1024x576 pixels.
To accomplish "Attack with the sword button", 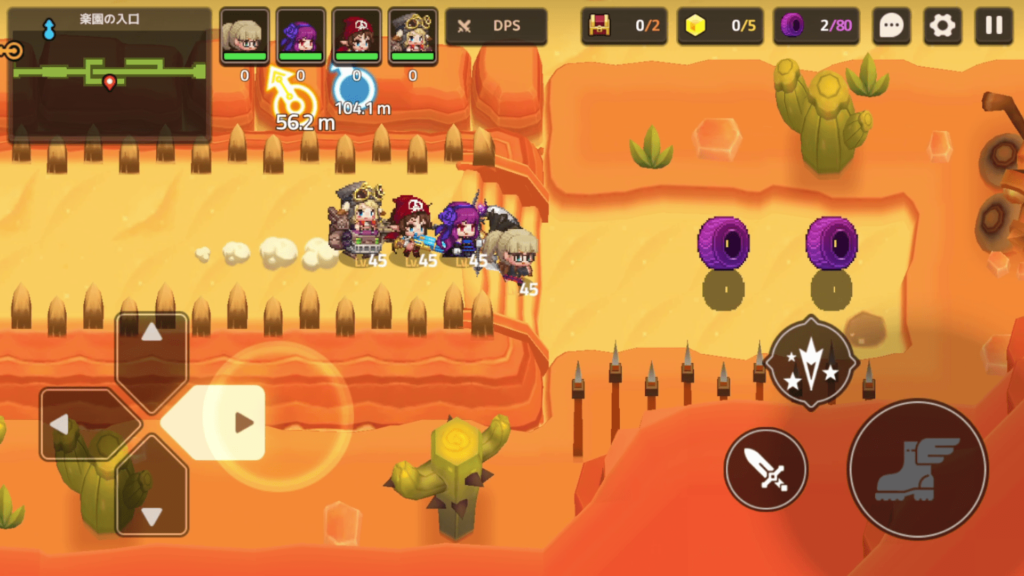I will pyautogui.click(x=766, y=468).
